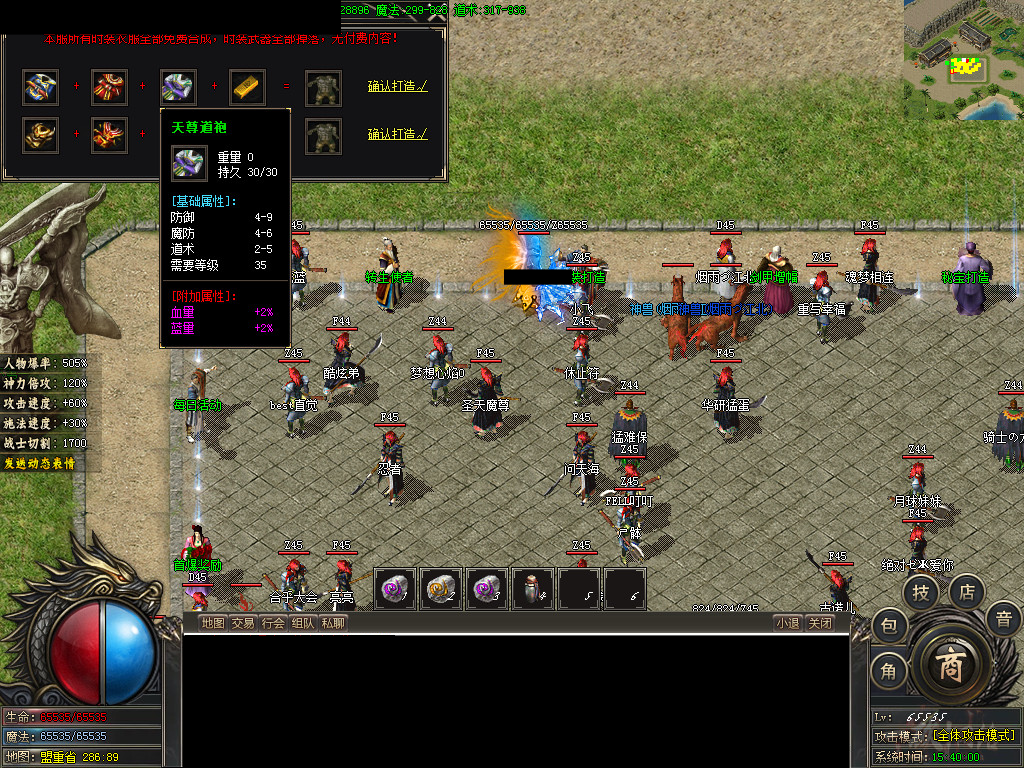Click the 关闭 close button

820,623
